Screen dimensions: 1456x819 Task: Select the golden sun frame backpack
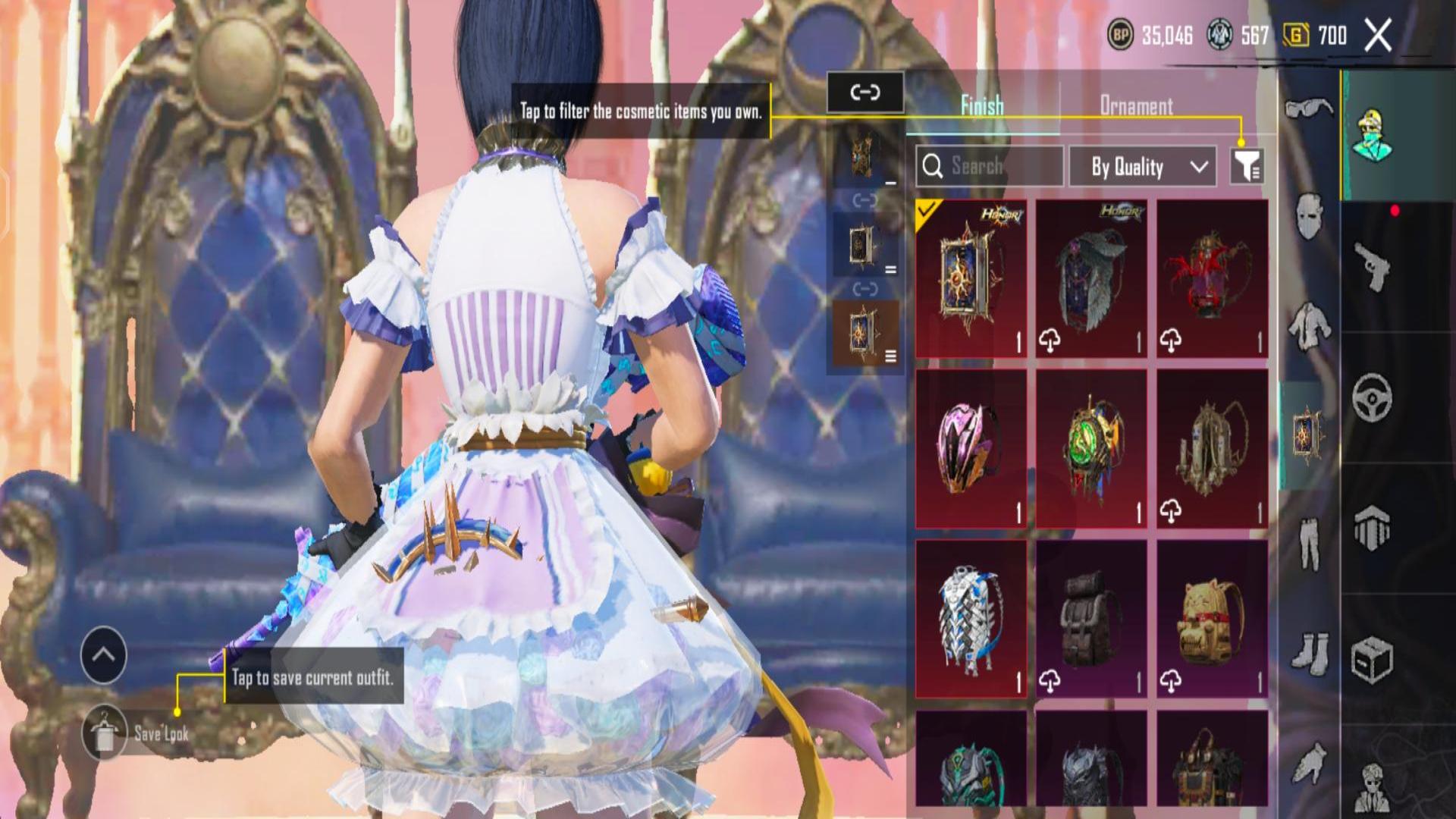[x=971, y=278]
